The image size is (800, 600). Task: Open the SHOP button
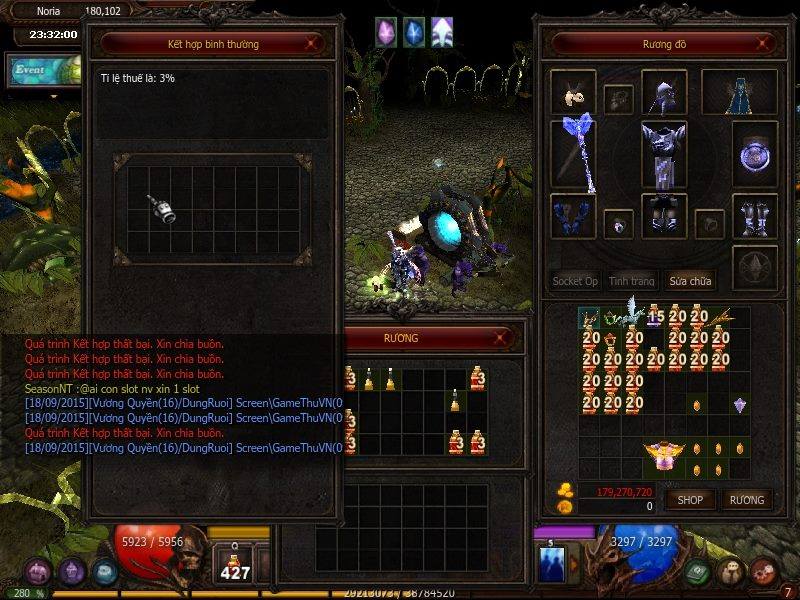690,500
